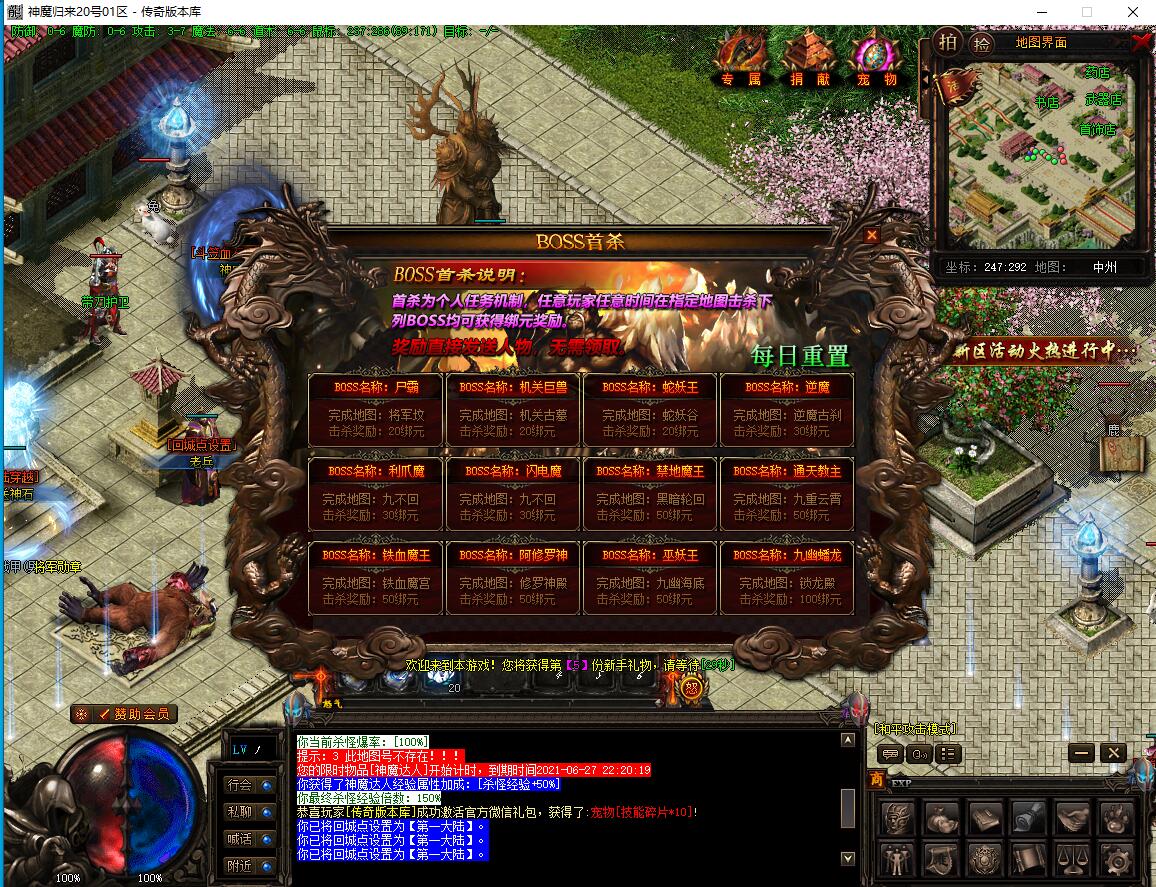Close the BOSS首杀 window
Viewport: 1156px width, 887px height.
pyautogui.click(x=872, y=235)
